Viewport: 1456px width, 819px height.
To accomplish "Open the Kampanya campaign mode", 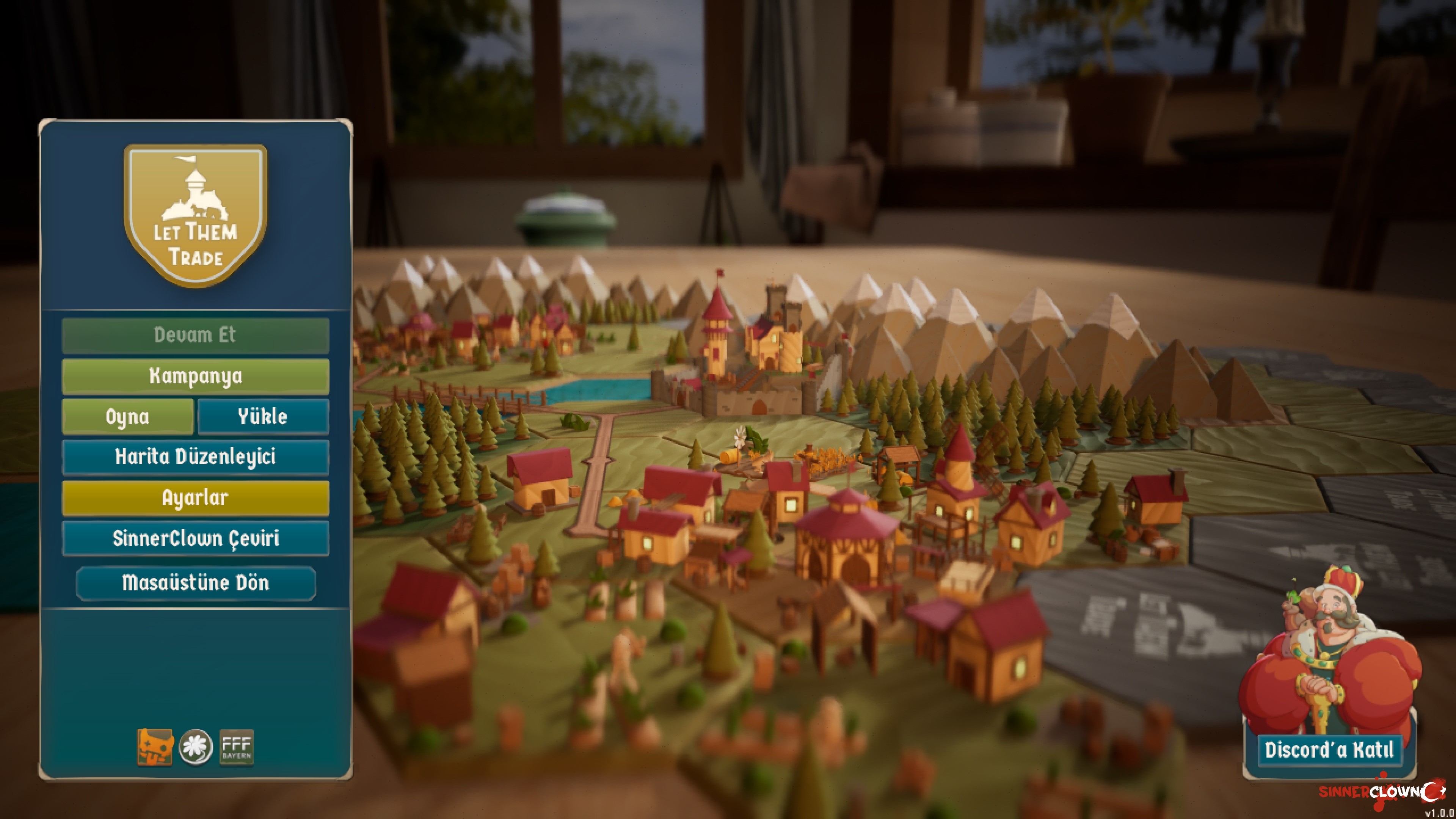I will pos(195,376).
